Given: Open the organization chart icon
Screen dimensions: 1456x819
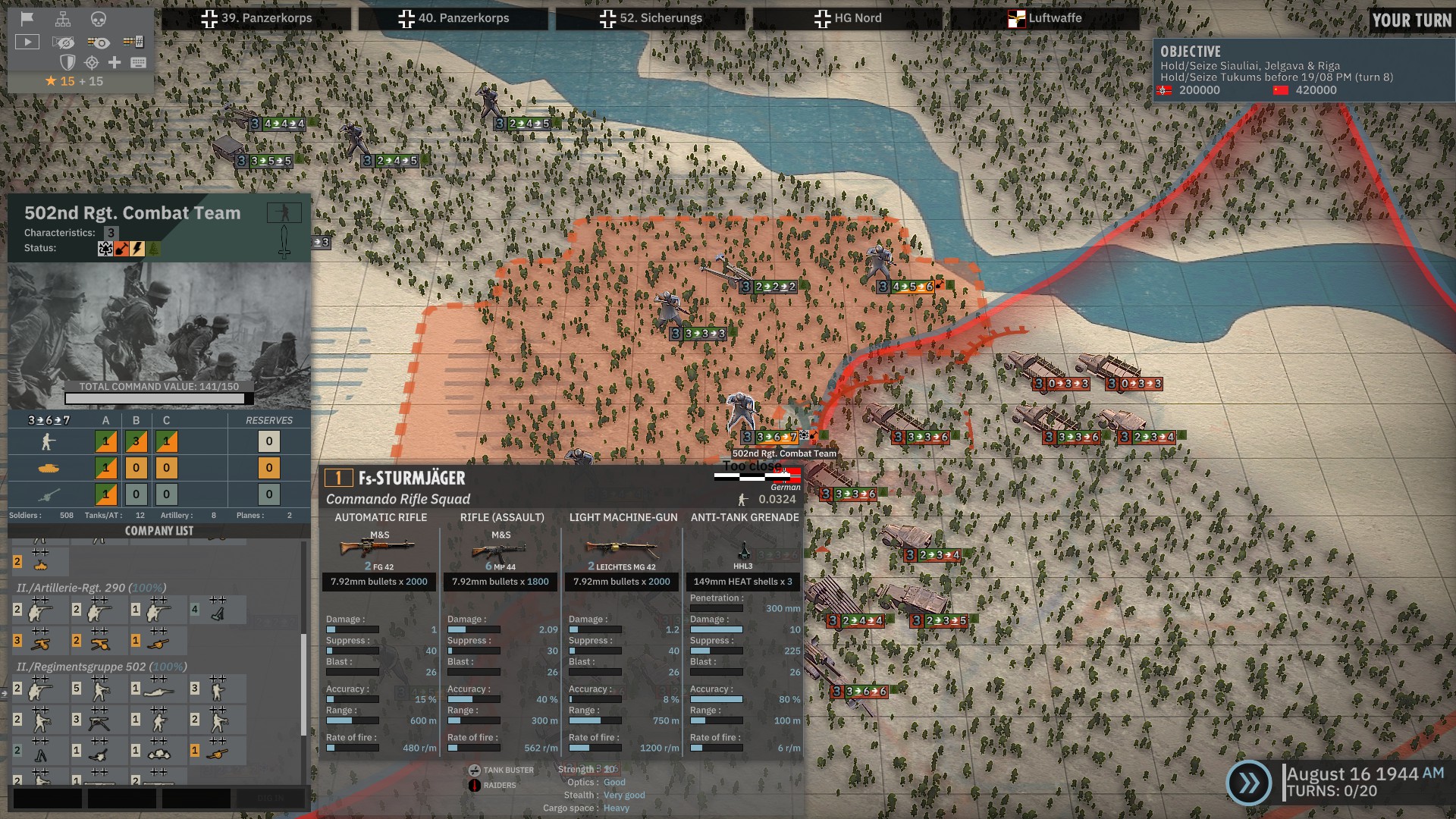Looking at the screenshot, I should click(63, 19).
